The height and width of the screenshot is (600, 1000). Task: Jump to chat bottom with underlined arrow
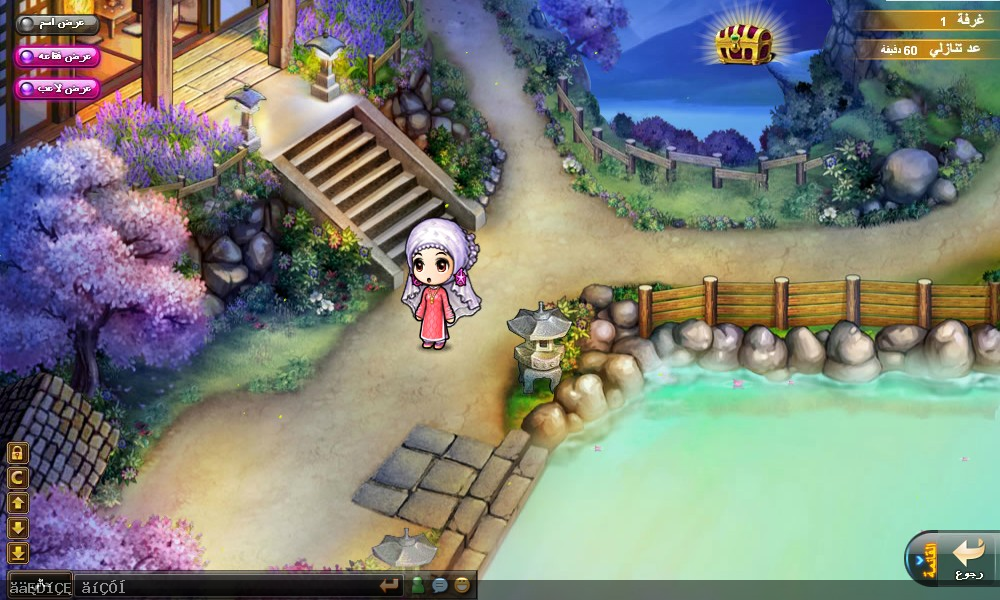pos(18,553)
